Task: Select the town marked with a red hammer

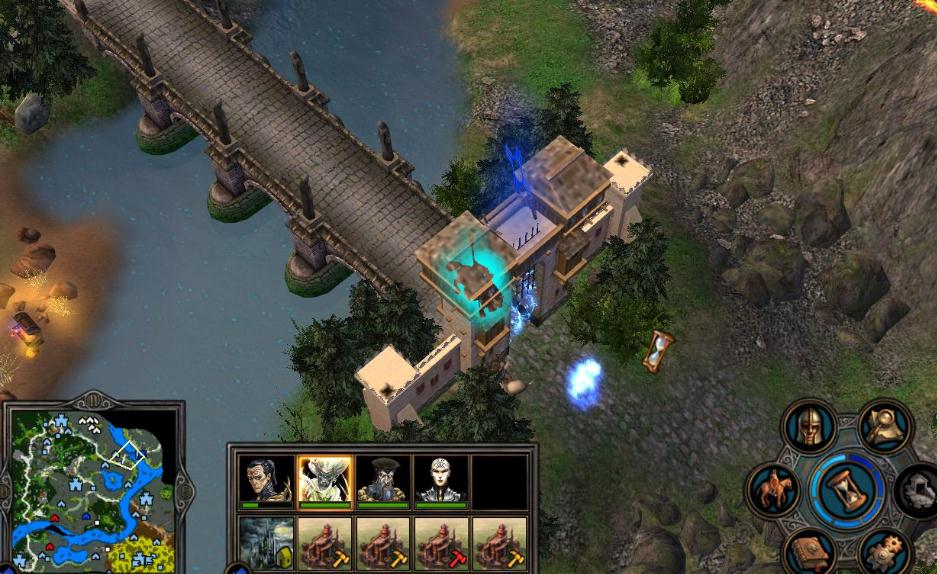Action: (441, 543)
